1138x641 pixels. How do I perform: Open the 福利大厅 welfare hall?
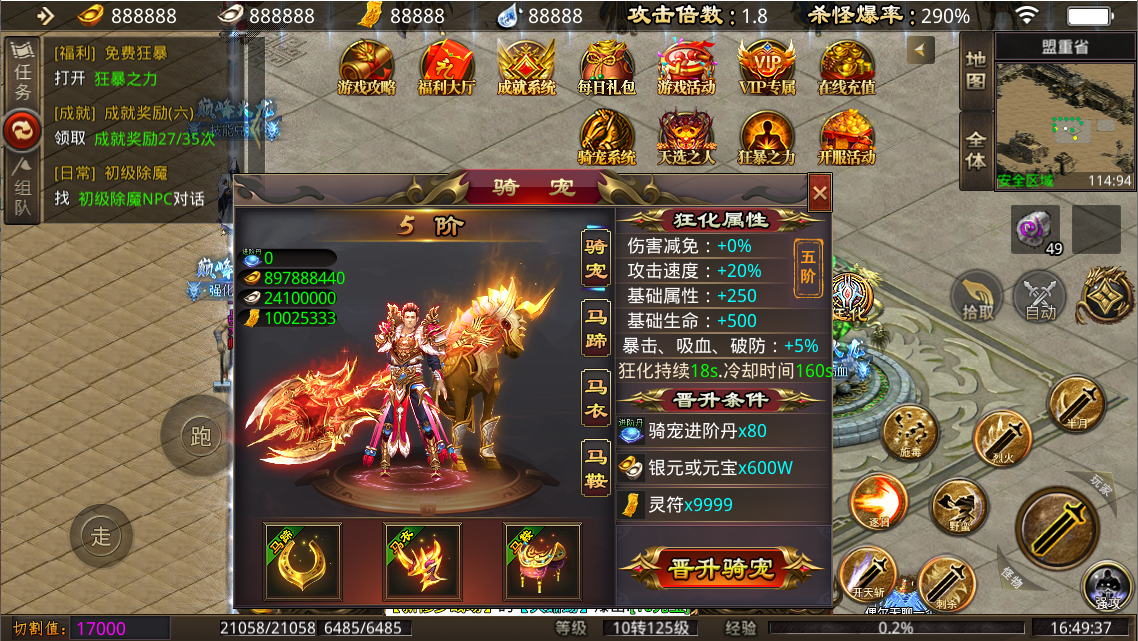[447, 66]
